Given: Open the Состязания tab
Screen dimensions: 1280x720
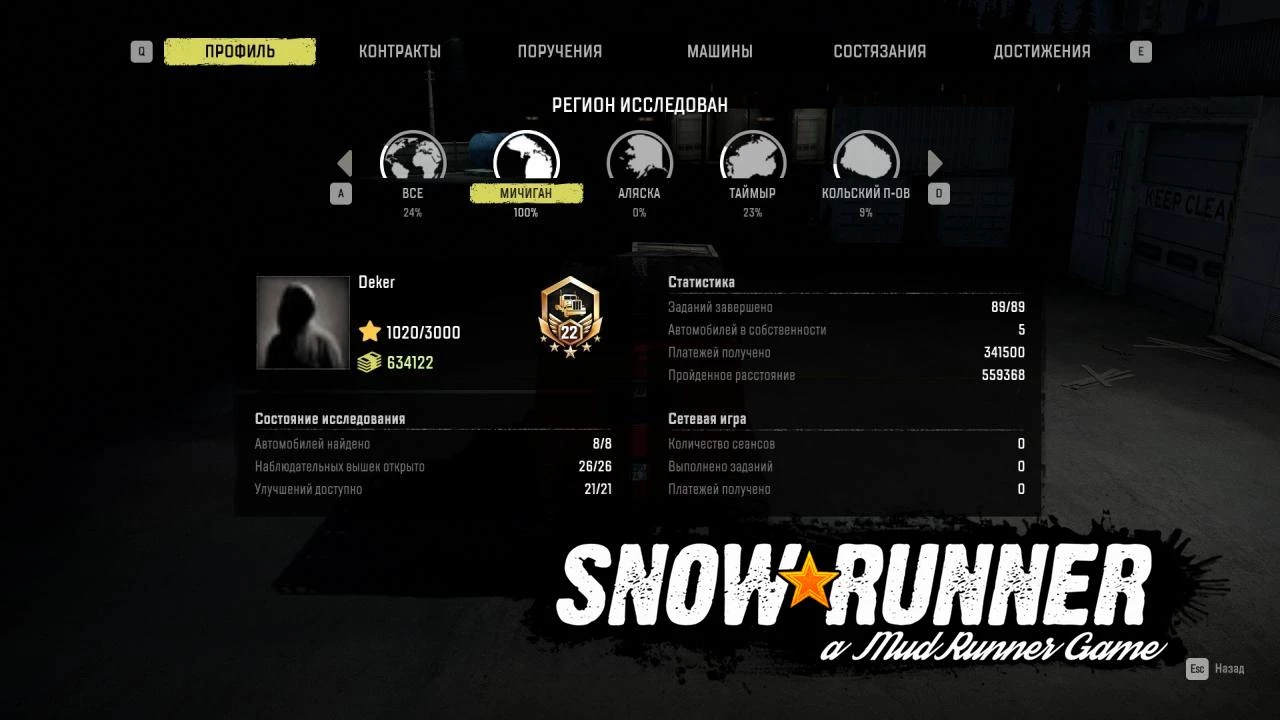Looking at the screenshot, I should [x=880, y=51].
